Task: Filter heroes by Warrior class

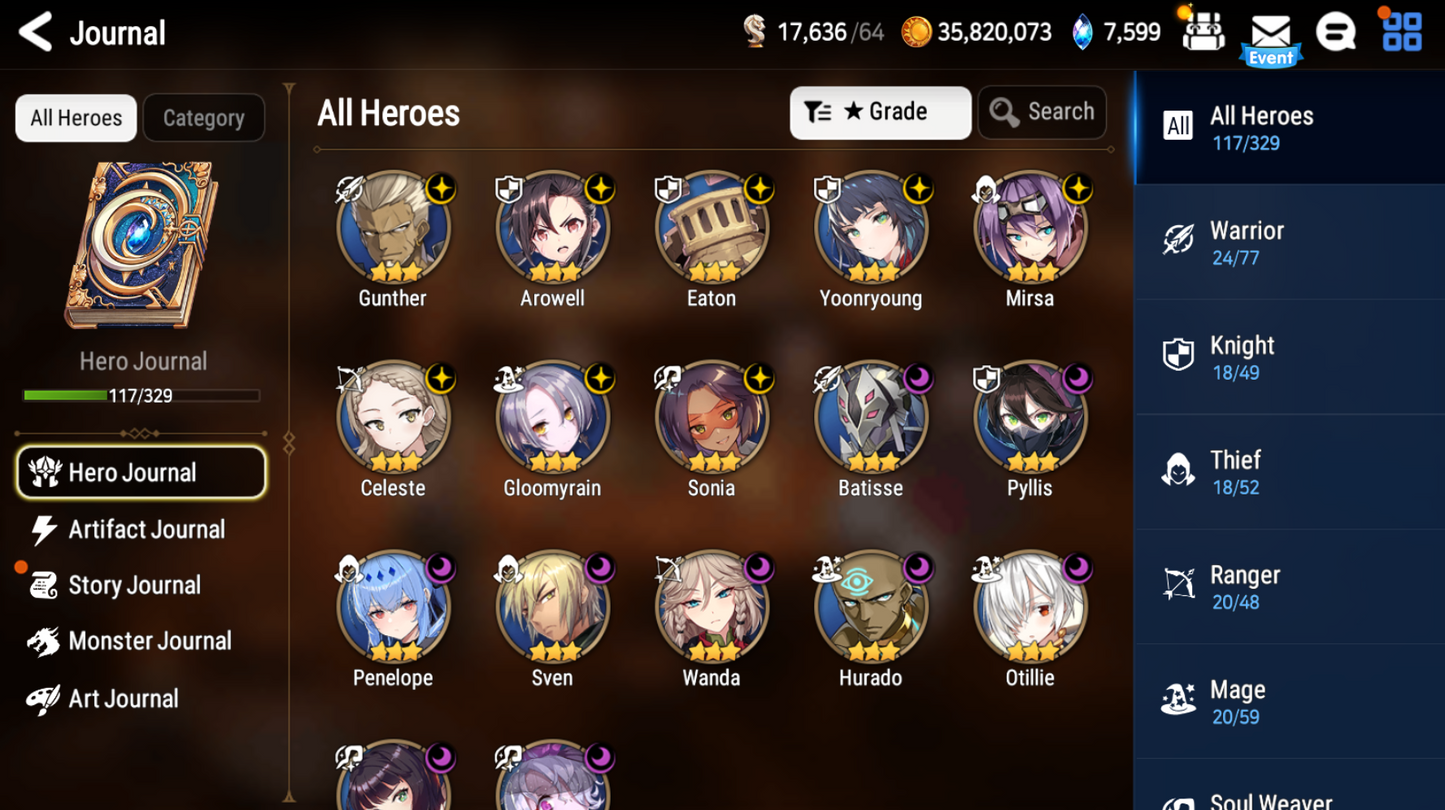Action: [1289, 242]
